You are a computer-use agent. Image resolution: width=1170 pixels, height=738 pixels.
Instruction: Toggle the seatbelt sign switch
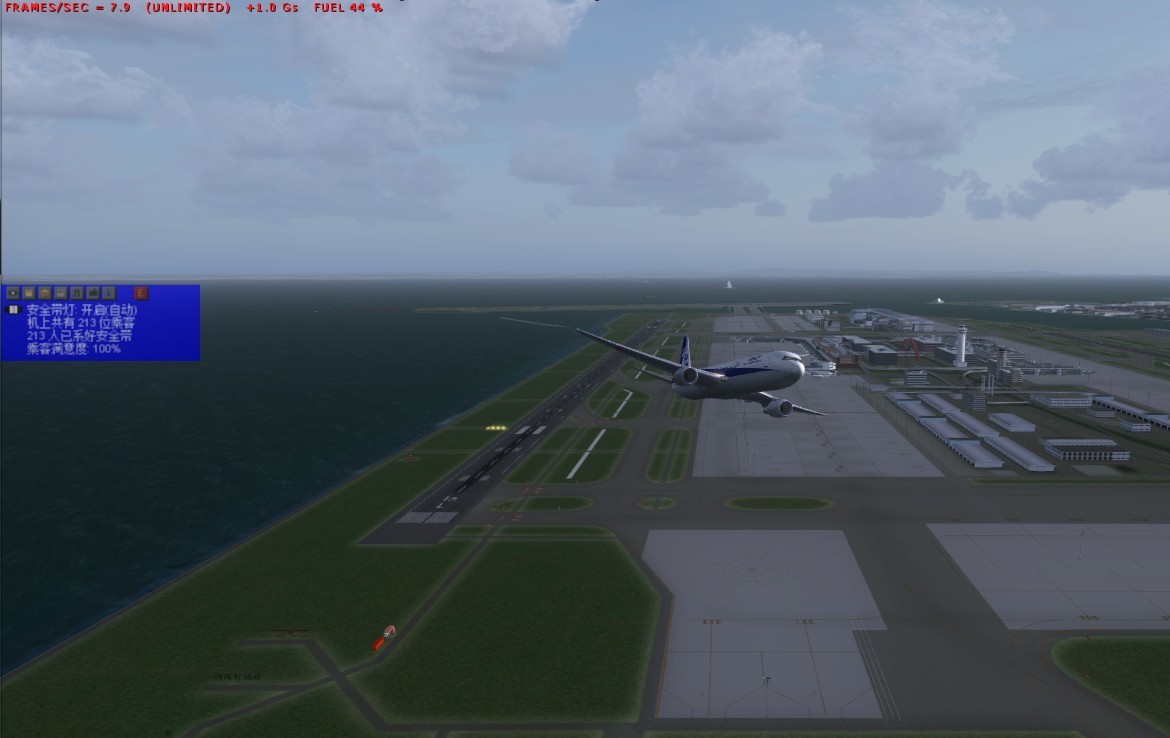[13, 310]
